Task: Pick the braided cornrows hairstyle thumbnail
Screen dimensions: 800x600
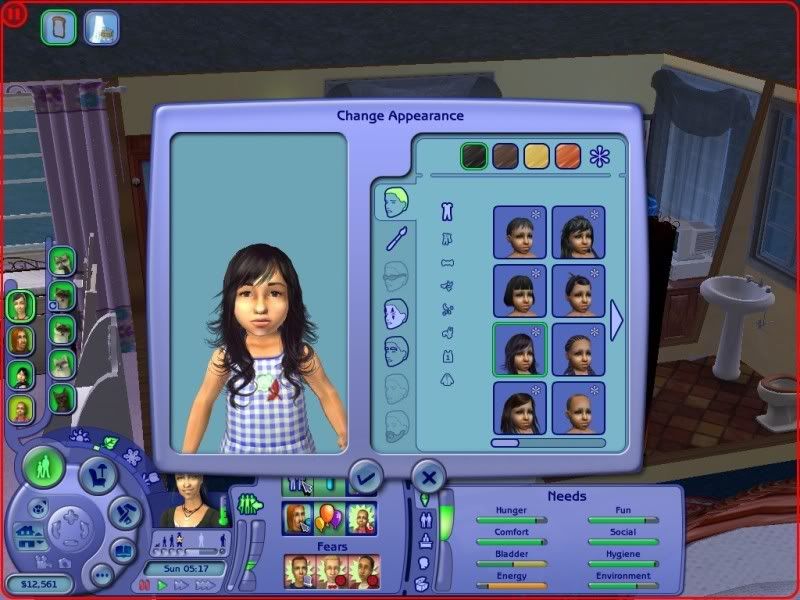Action: (x=578, y=349)
